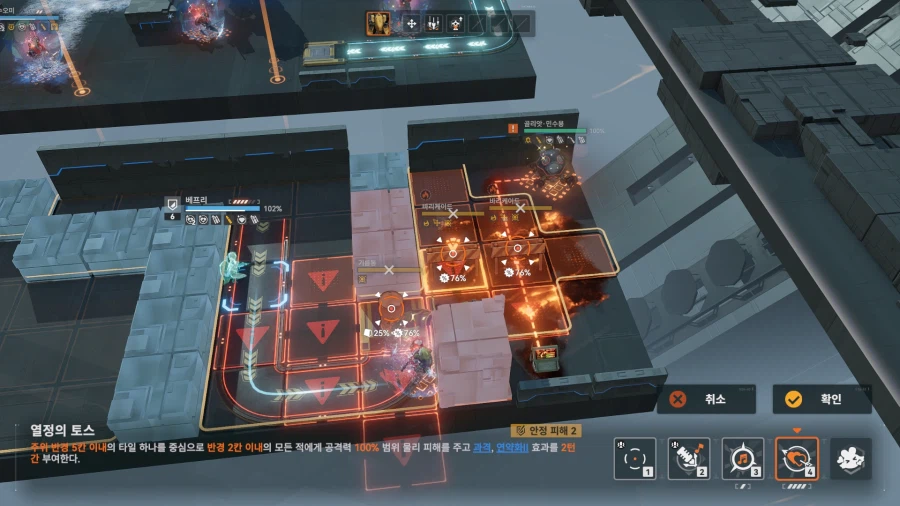
Task: Select the double hearts skill icon
Action: (797, 459)
